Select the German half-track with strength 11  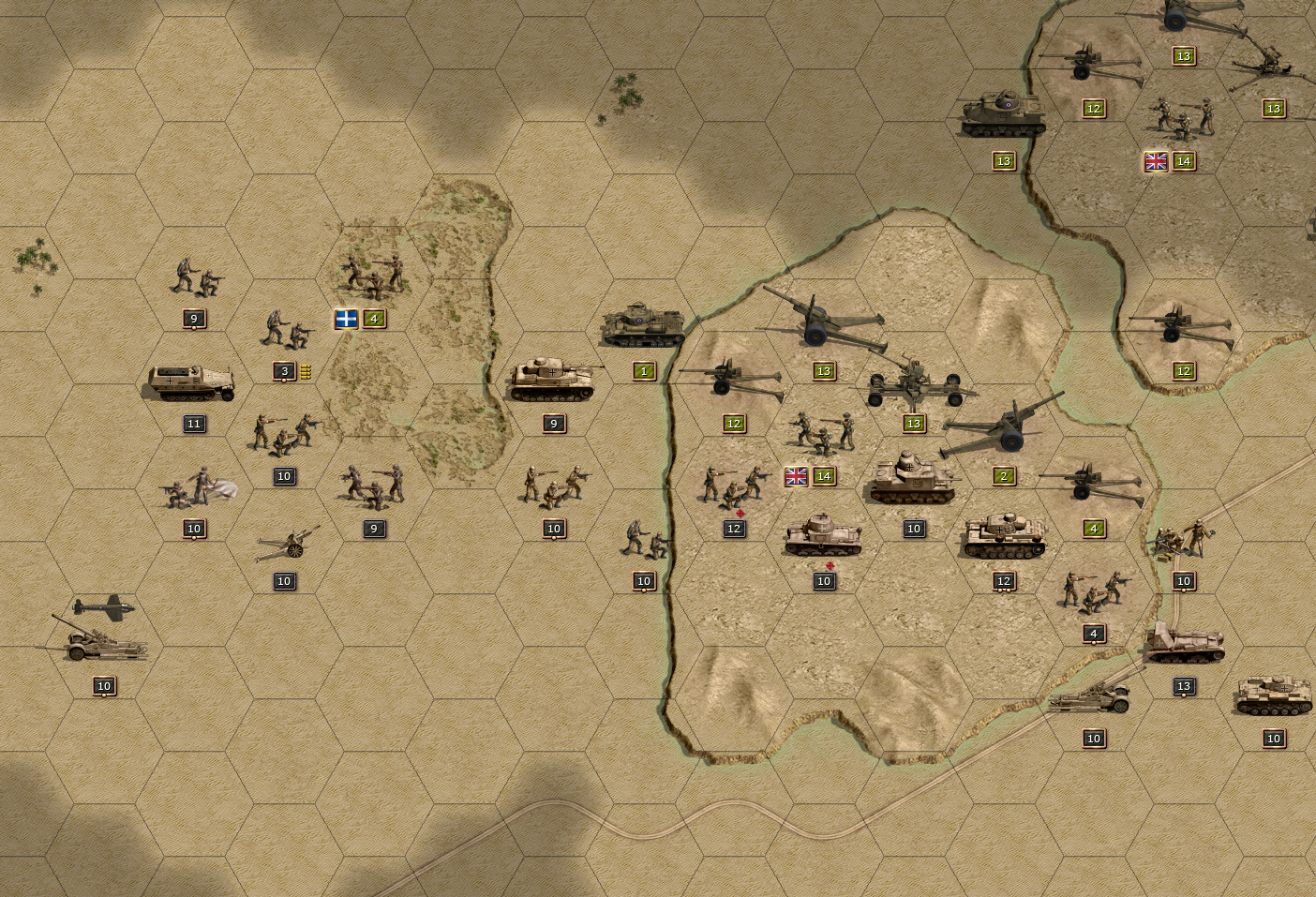click(191, 382)
